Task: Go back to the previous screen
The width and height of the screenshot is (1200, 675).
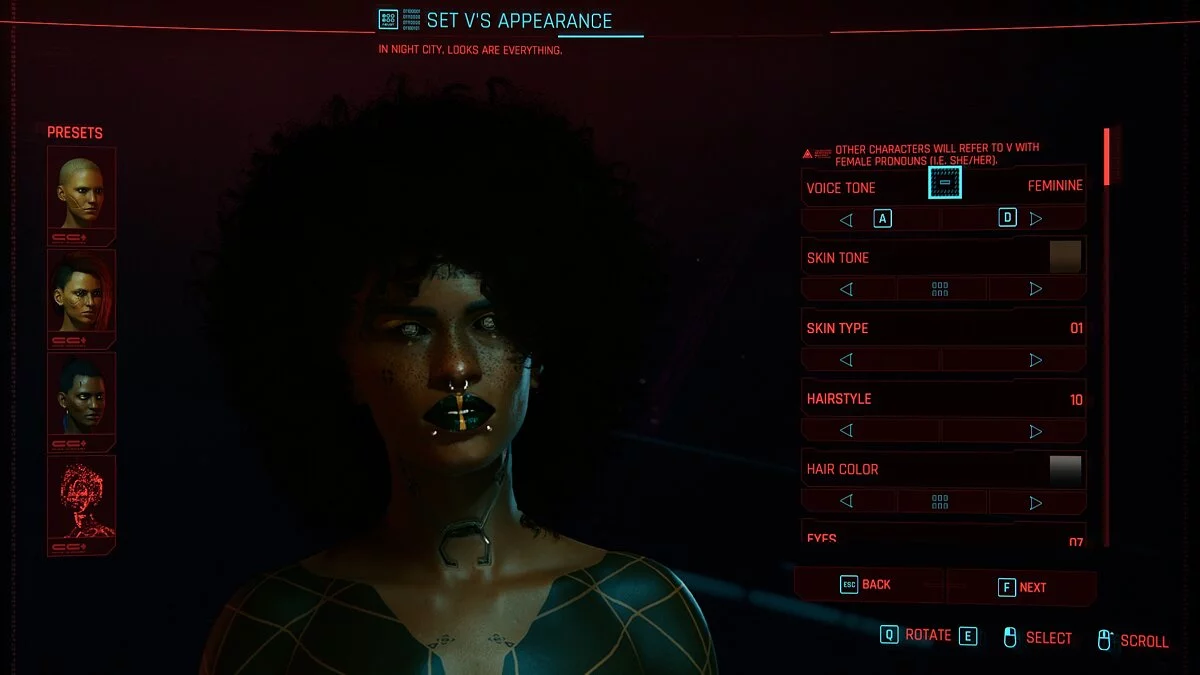Action: [867, 585]
